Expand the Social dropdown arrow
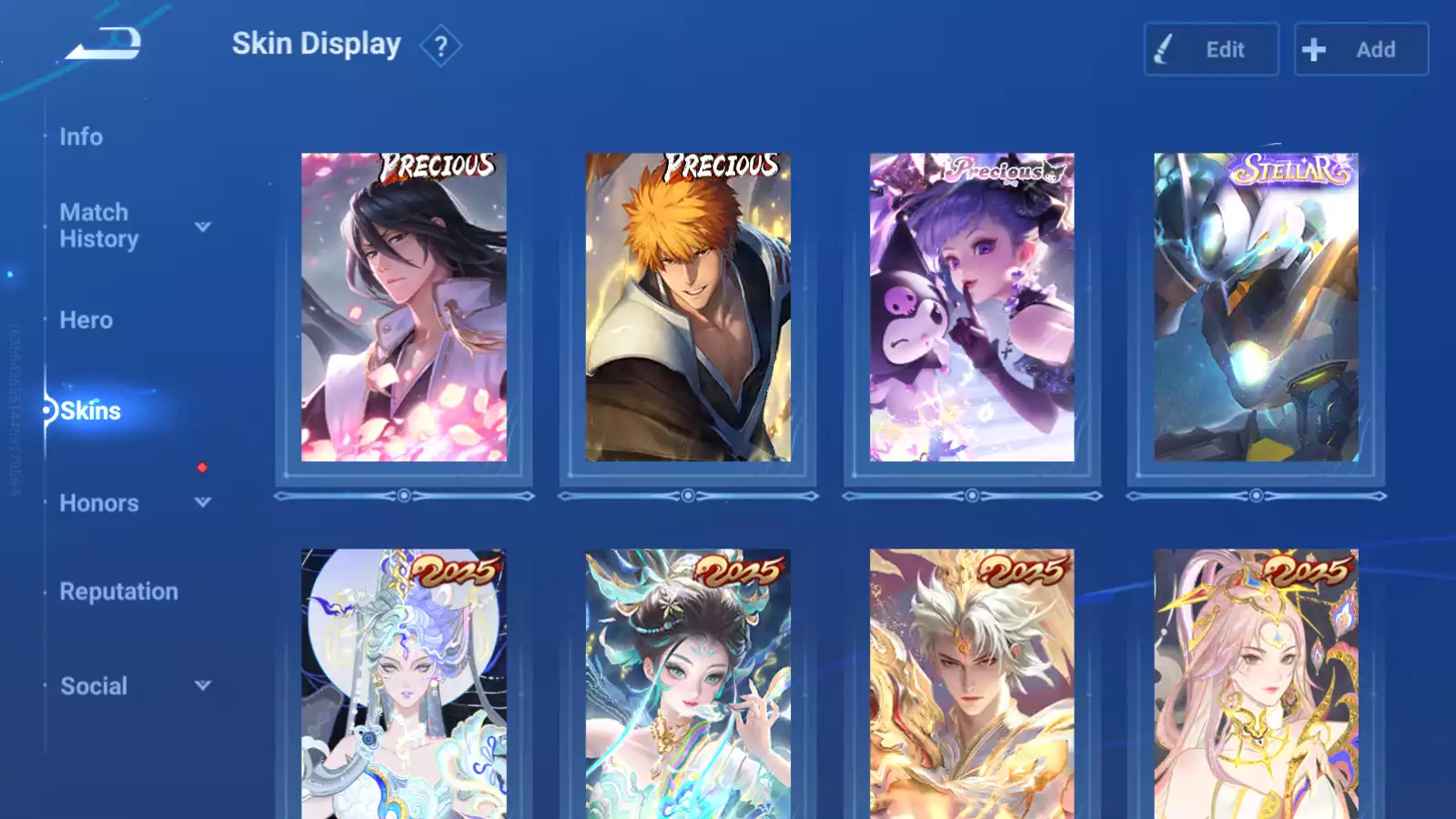The width and height of the screenshot is (1456, 819). [203, 685]
